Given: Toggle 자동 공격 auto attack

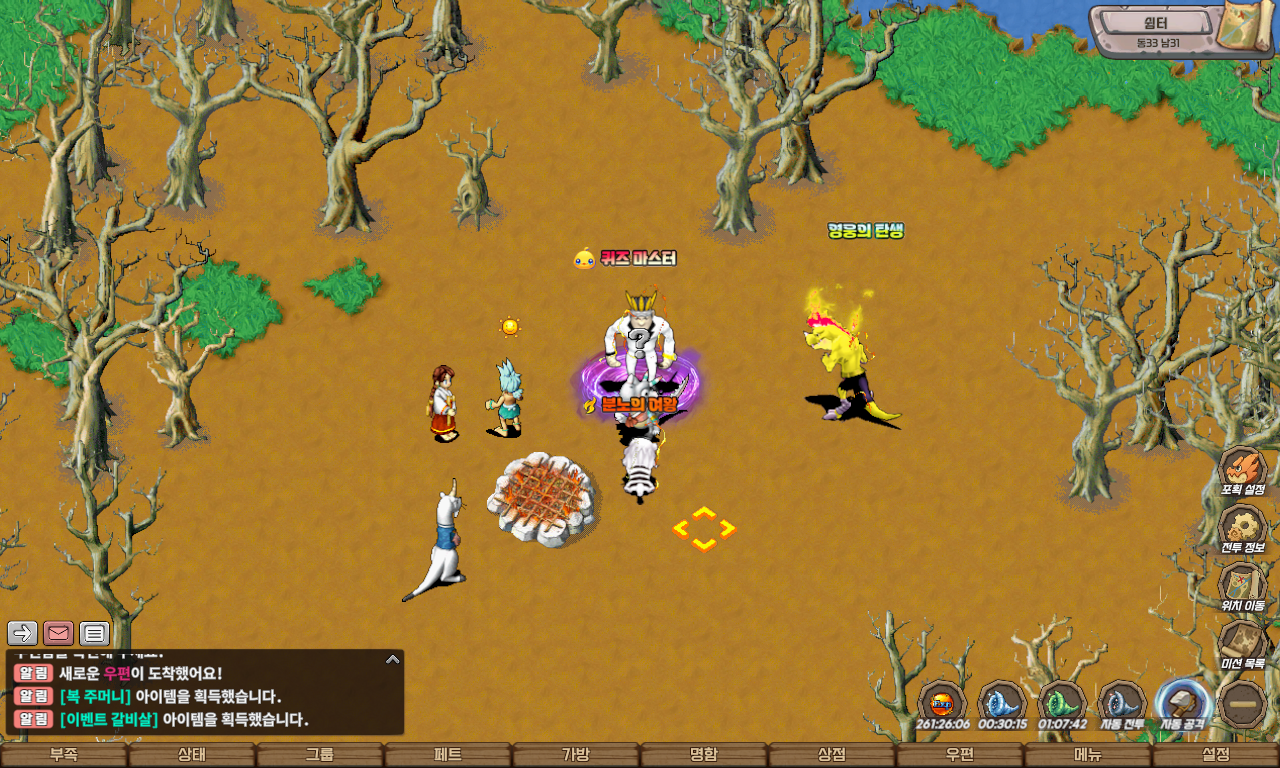Looking at the screenshot, I should click(x=1183, y=702).
